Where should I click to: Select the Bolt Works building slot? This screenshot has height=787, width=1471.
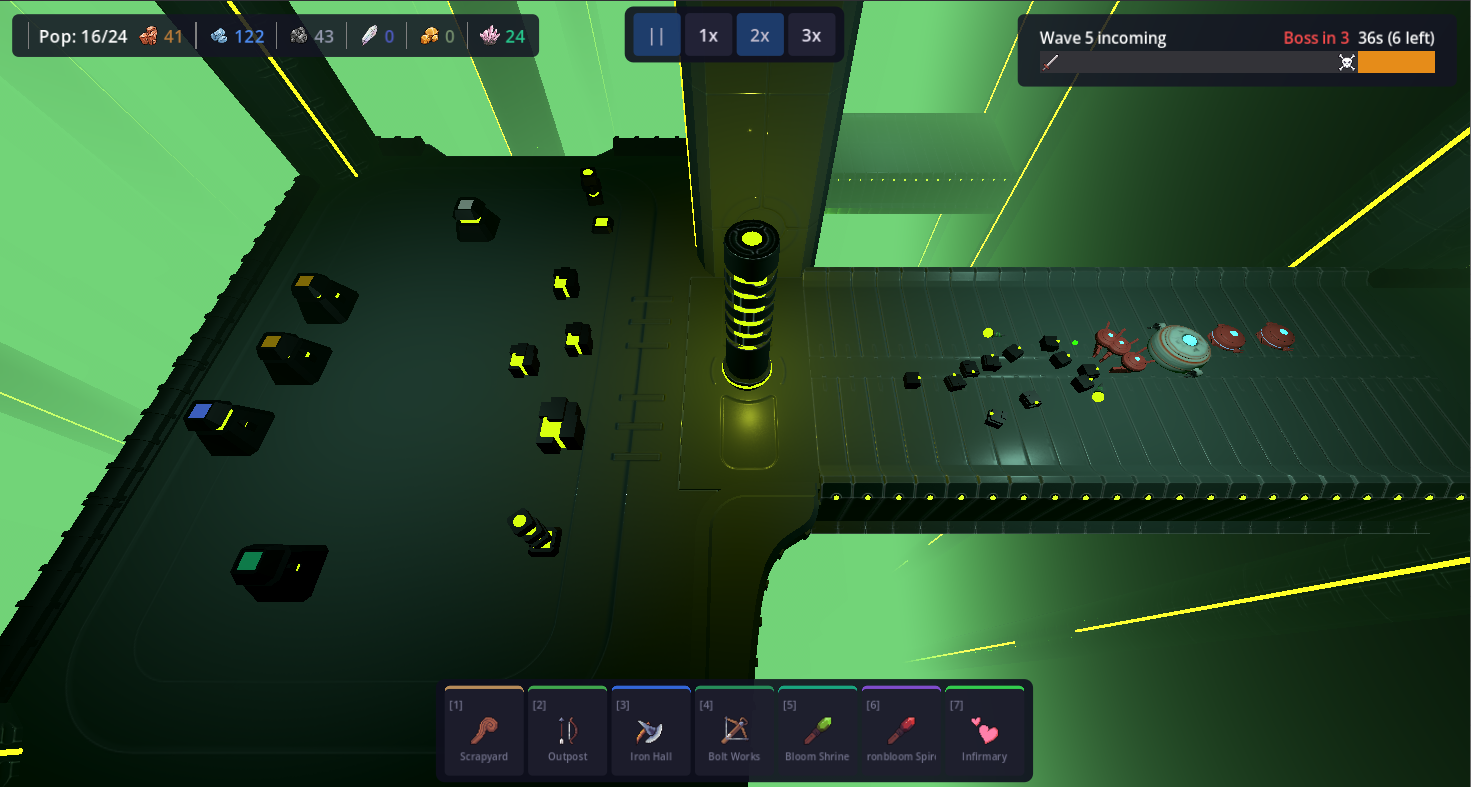click(734, 732)
